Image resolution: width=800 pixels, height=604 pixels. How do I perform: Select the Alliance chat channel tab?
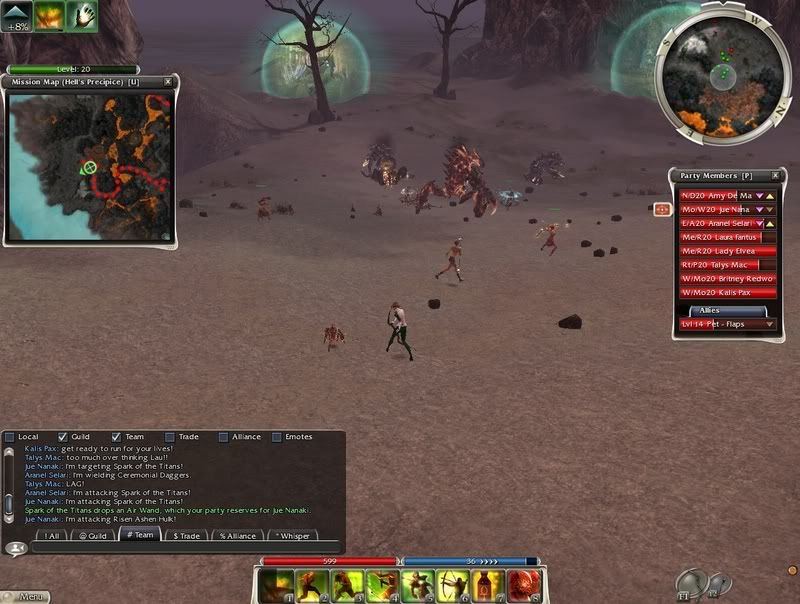coord(236,535)
